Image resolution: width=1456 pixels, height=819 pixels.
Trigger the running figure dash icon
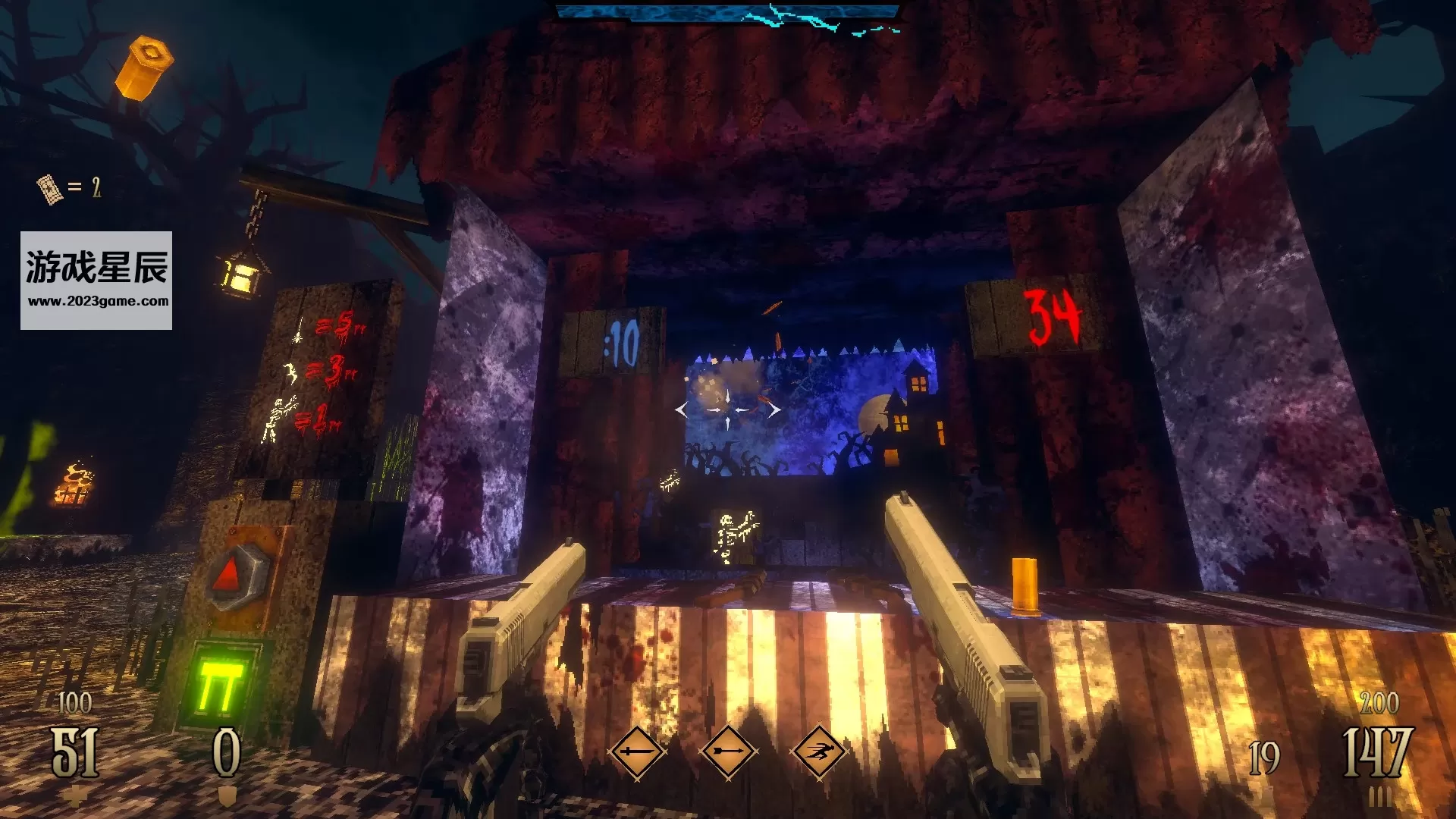tap(819, 752)
